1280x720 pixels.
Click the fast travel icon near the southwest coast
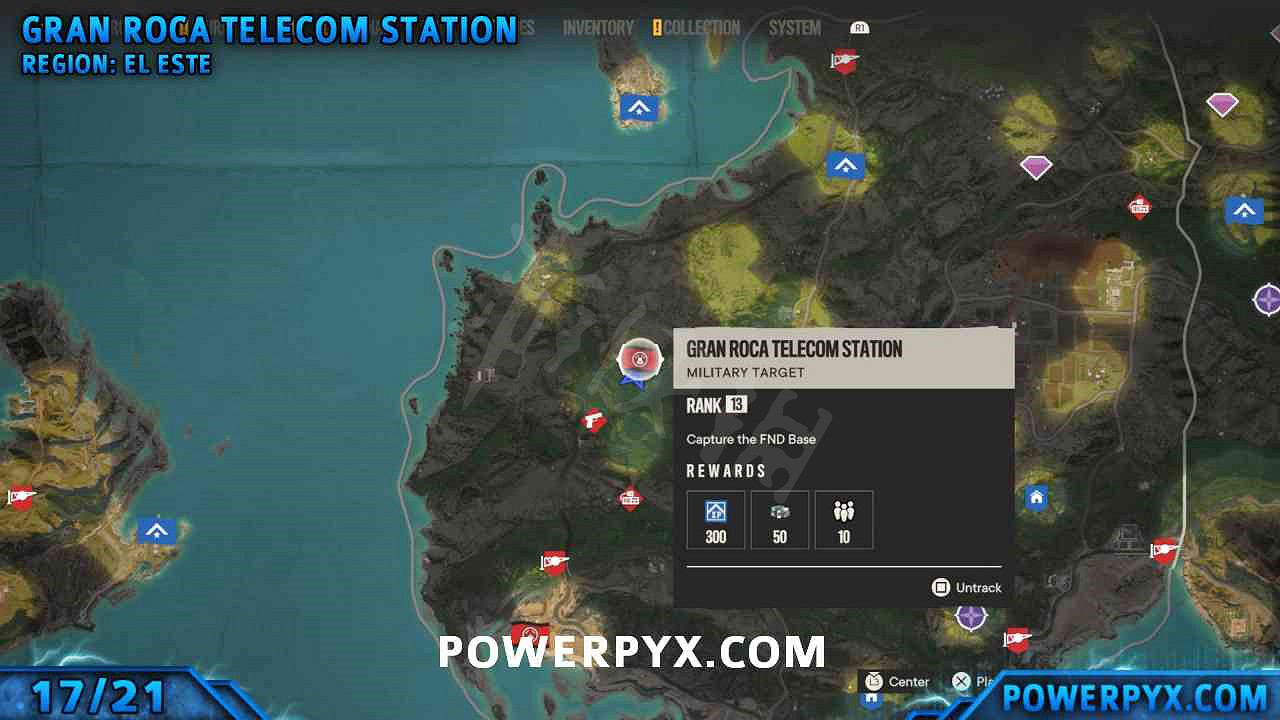pos(157,531)
